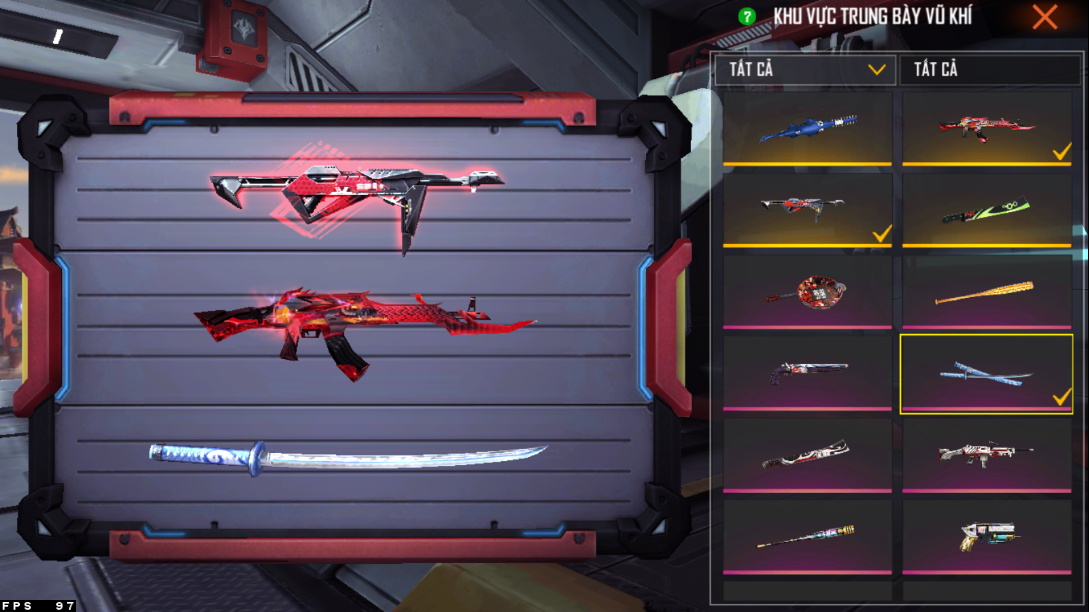Select the white and red assault rifle thumbnail

tap(987, 454)
